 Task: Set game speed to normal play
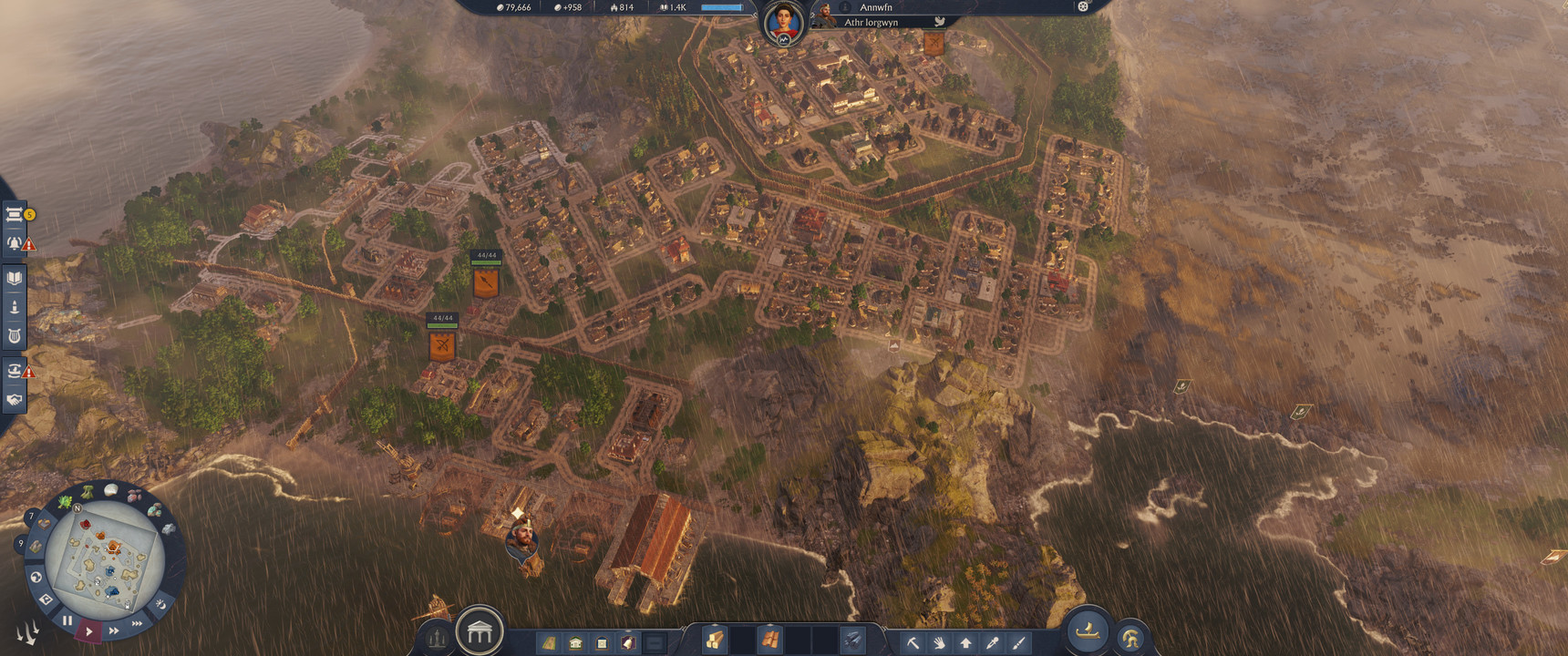88,630
